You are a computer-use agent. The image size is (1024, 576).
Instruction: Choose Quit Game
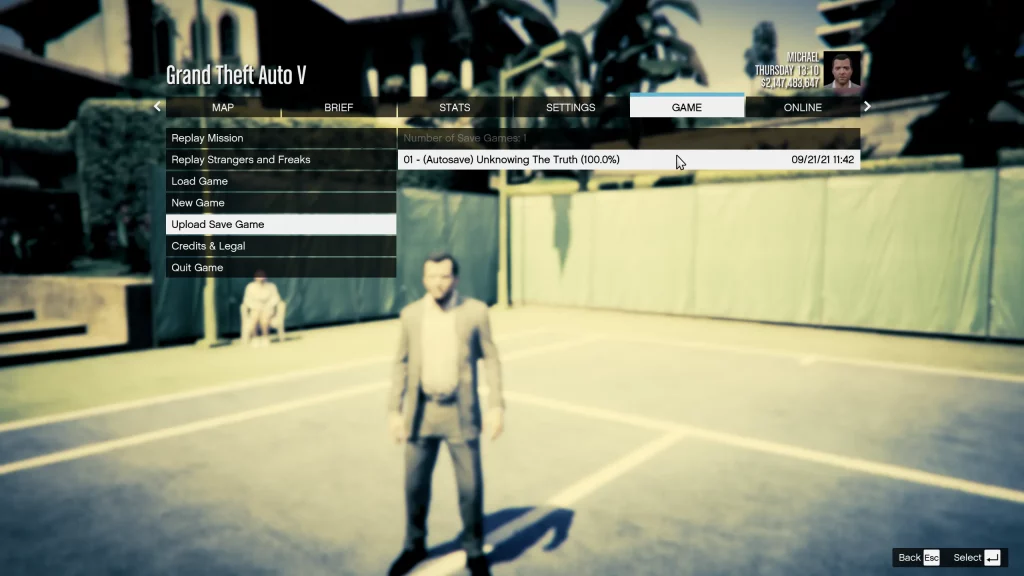point(281,268)
